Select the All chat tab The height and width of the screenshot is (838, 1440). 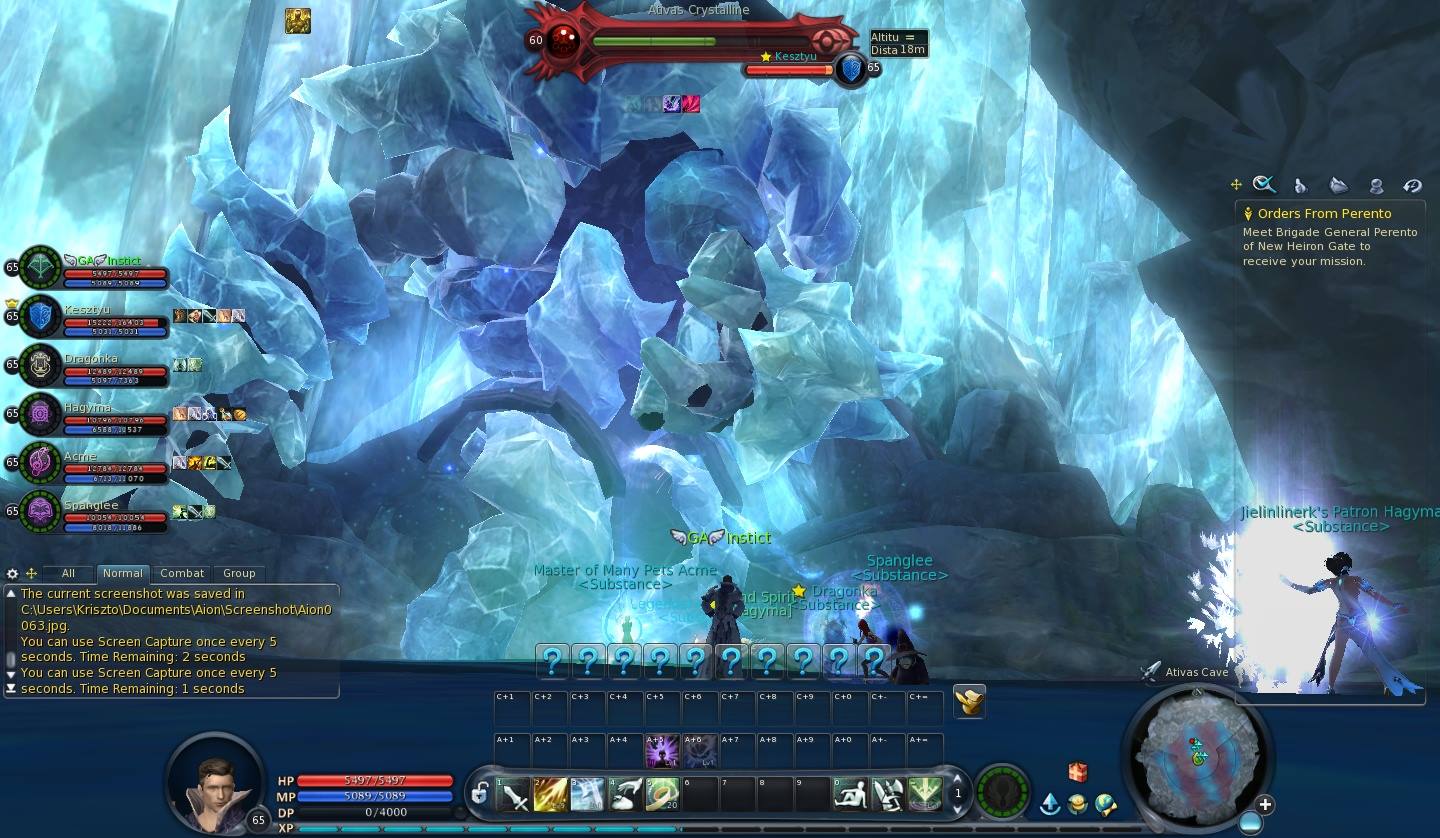(x=68, y=573)
